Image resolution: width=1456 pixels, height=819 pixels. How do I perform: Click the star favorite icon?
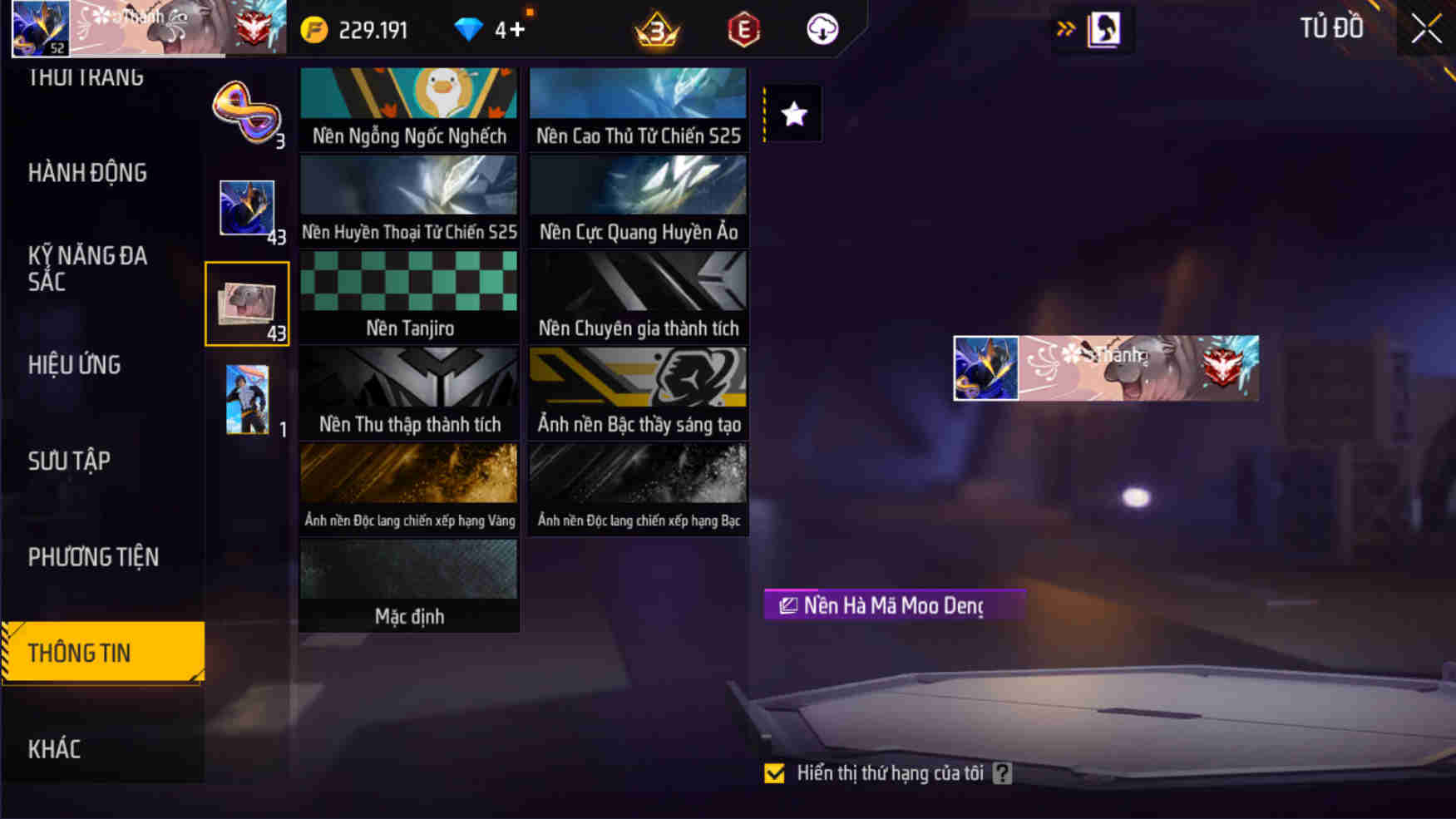pos(792,112)
